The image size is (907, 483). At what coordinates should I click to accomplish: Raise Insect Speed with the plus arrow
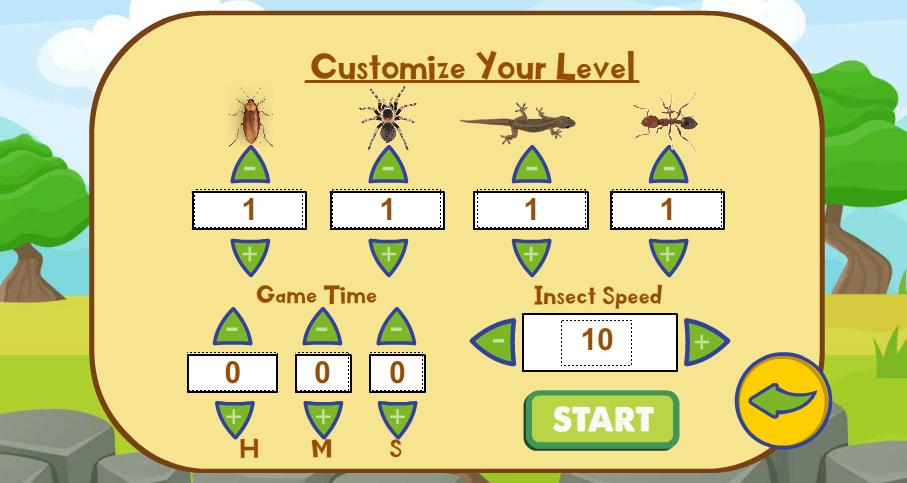704,343
